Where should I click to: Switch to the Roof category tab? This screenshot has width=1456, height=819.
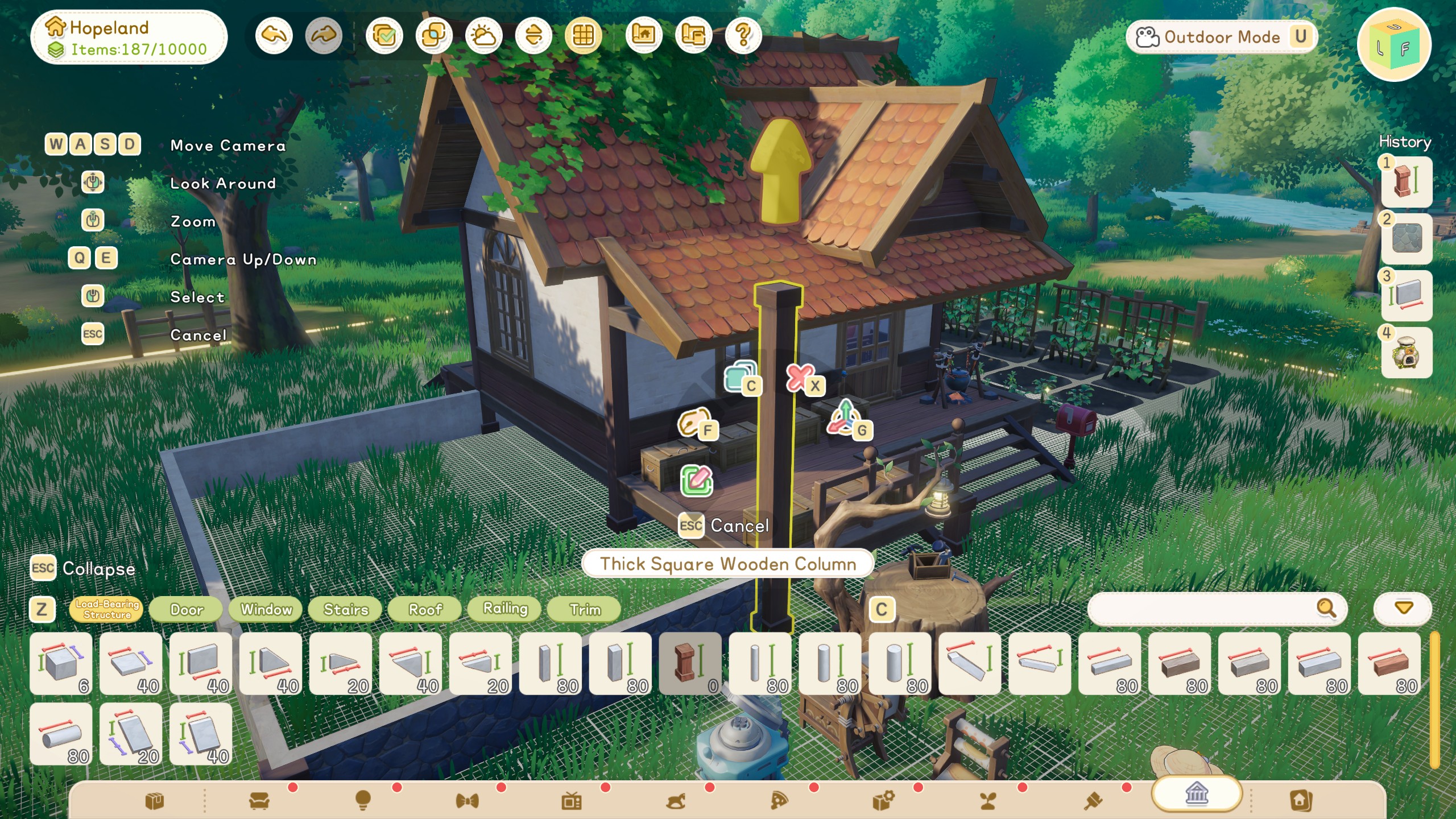(424, 609)
